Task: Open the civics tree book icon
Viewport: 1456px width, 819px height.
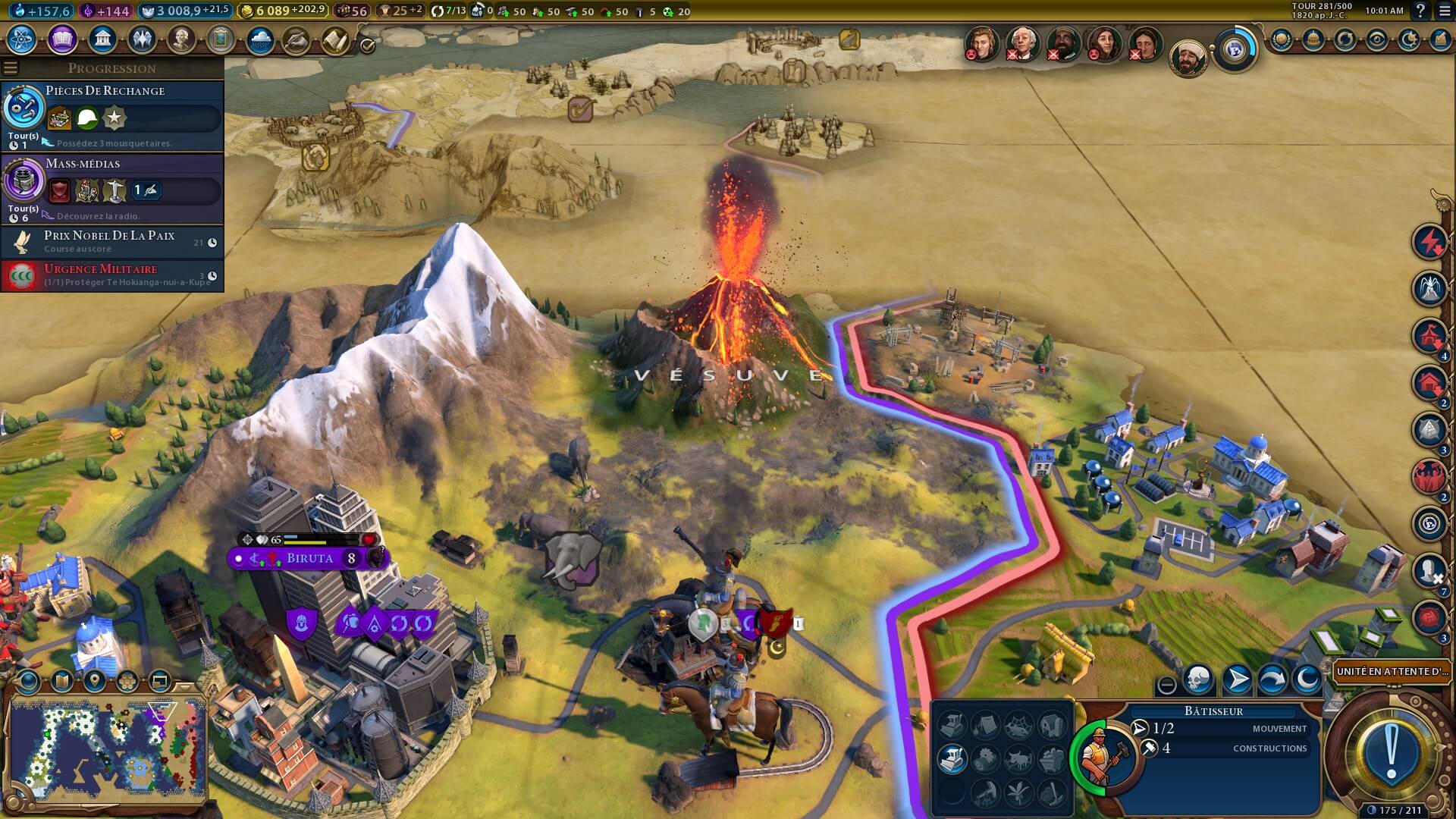Action: 62,39
